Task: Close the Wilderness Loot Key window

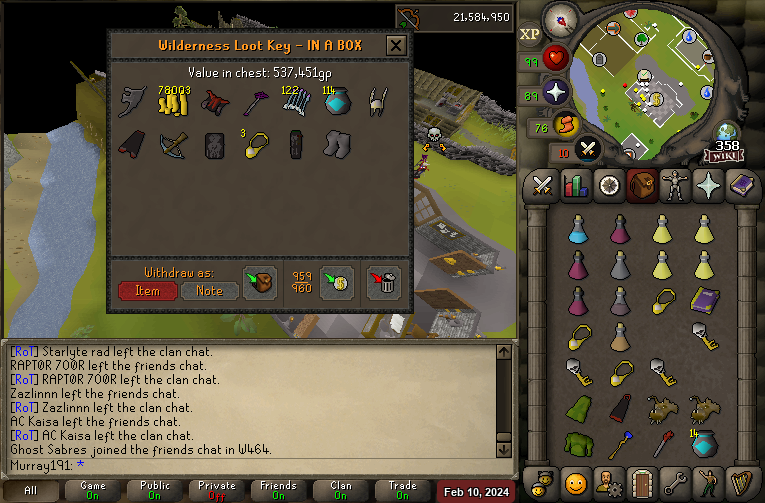Action: coord(396,45)
